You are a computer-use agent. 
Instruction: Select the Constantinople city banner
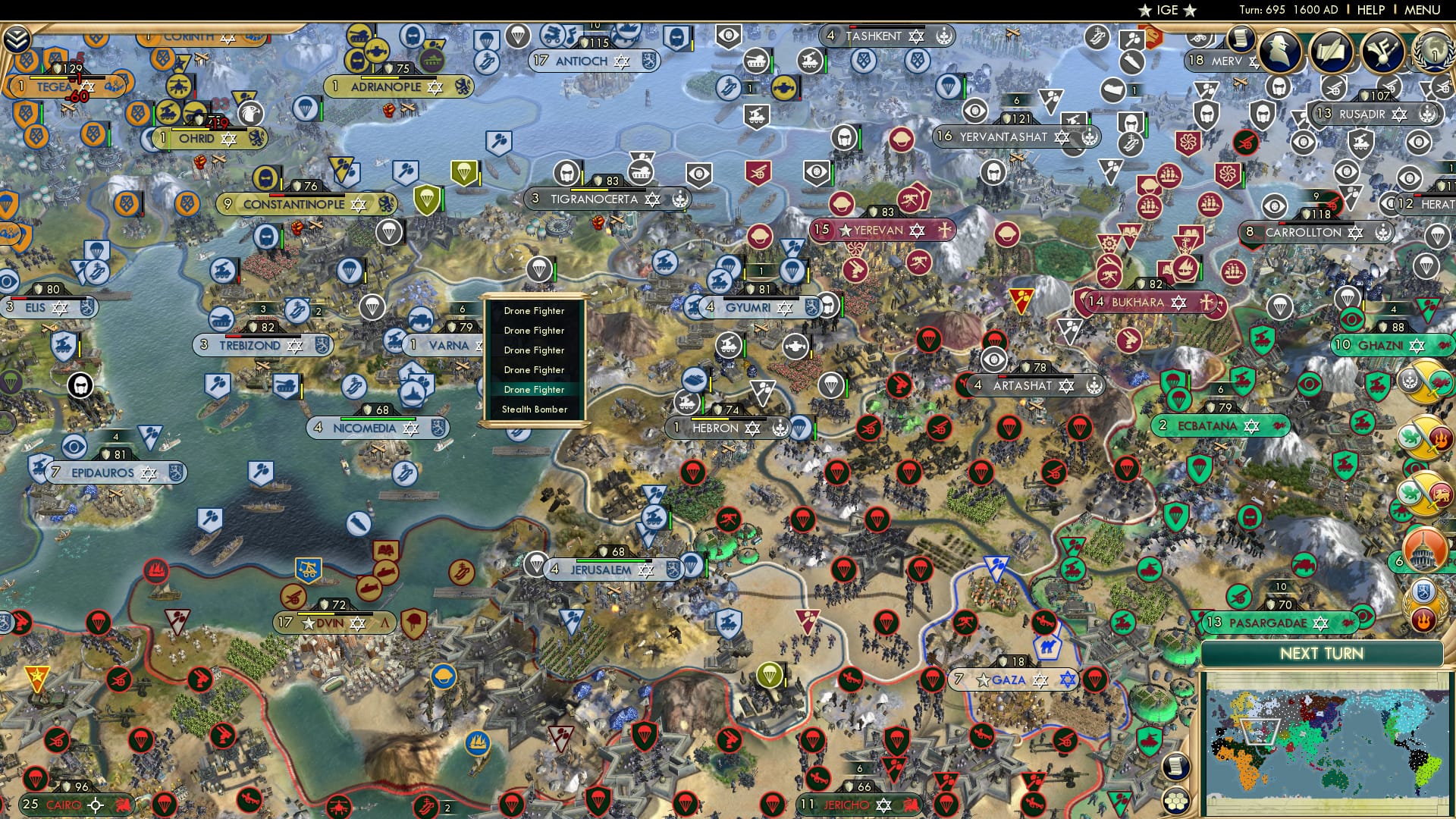coord(294,204)
